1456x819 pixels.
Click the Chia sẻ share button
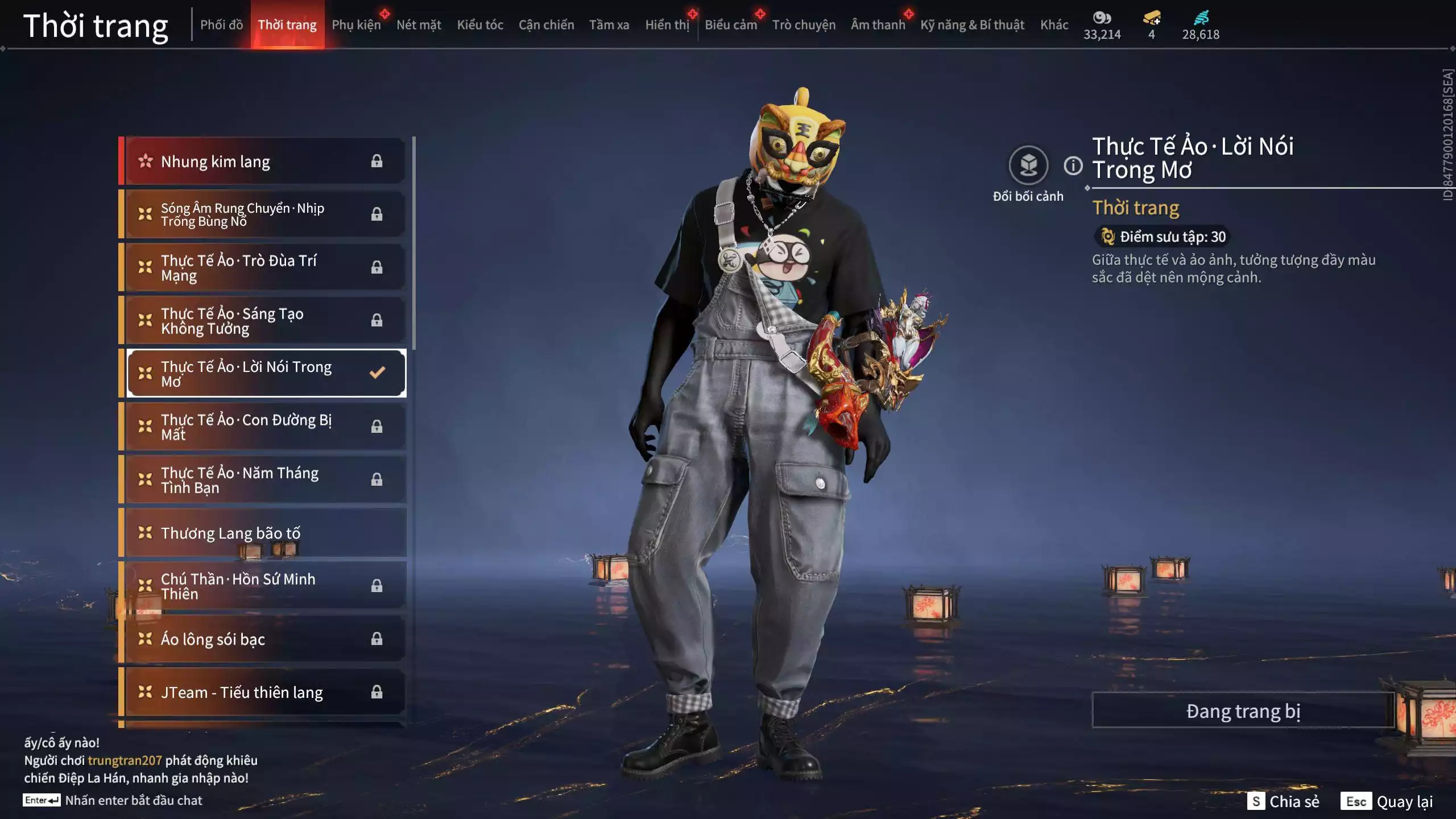1284,801
